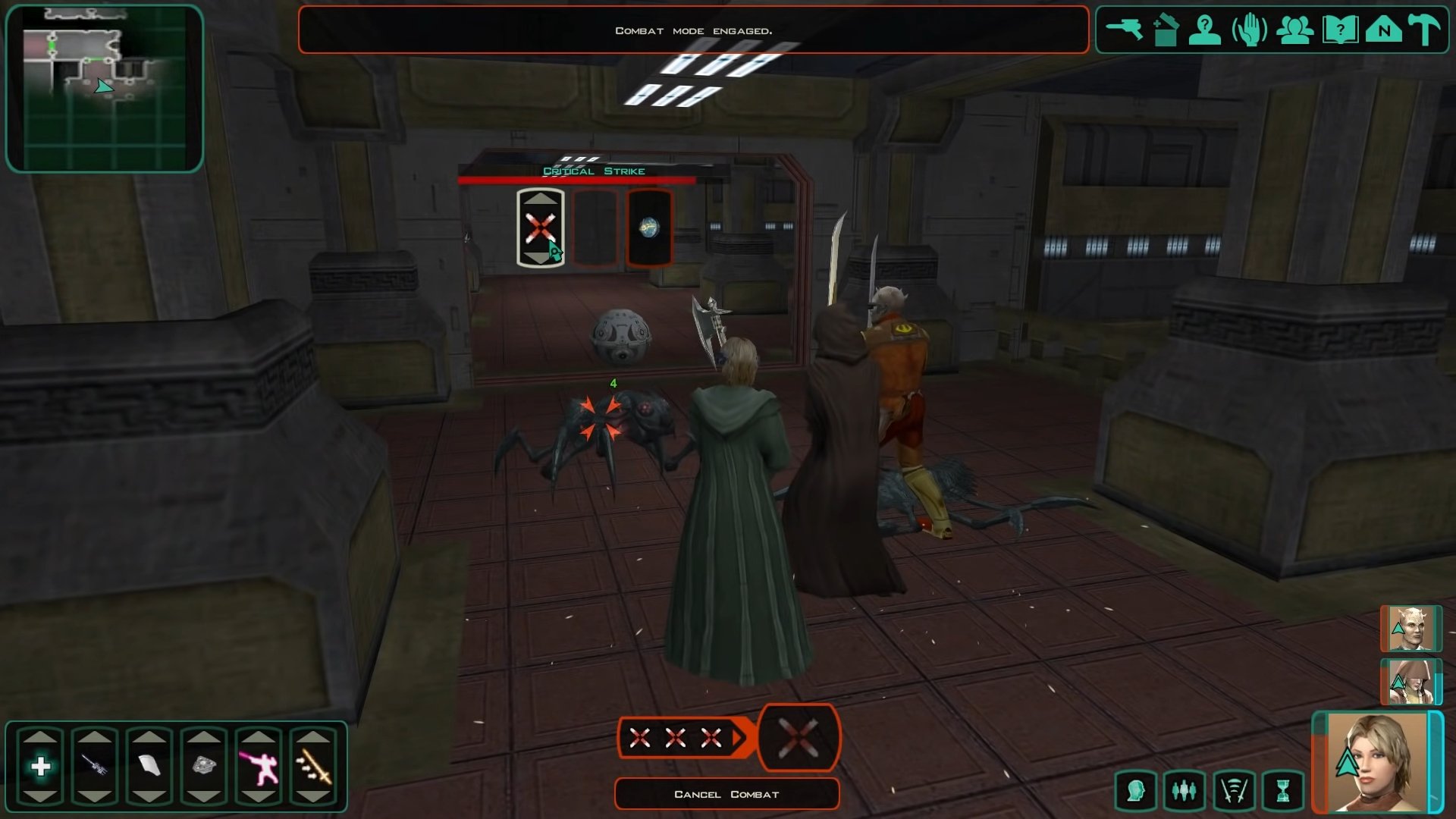
Task: Open the character sheet icon
Action: (1204, 30)
